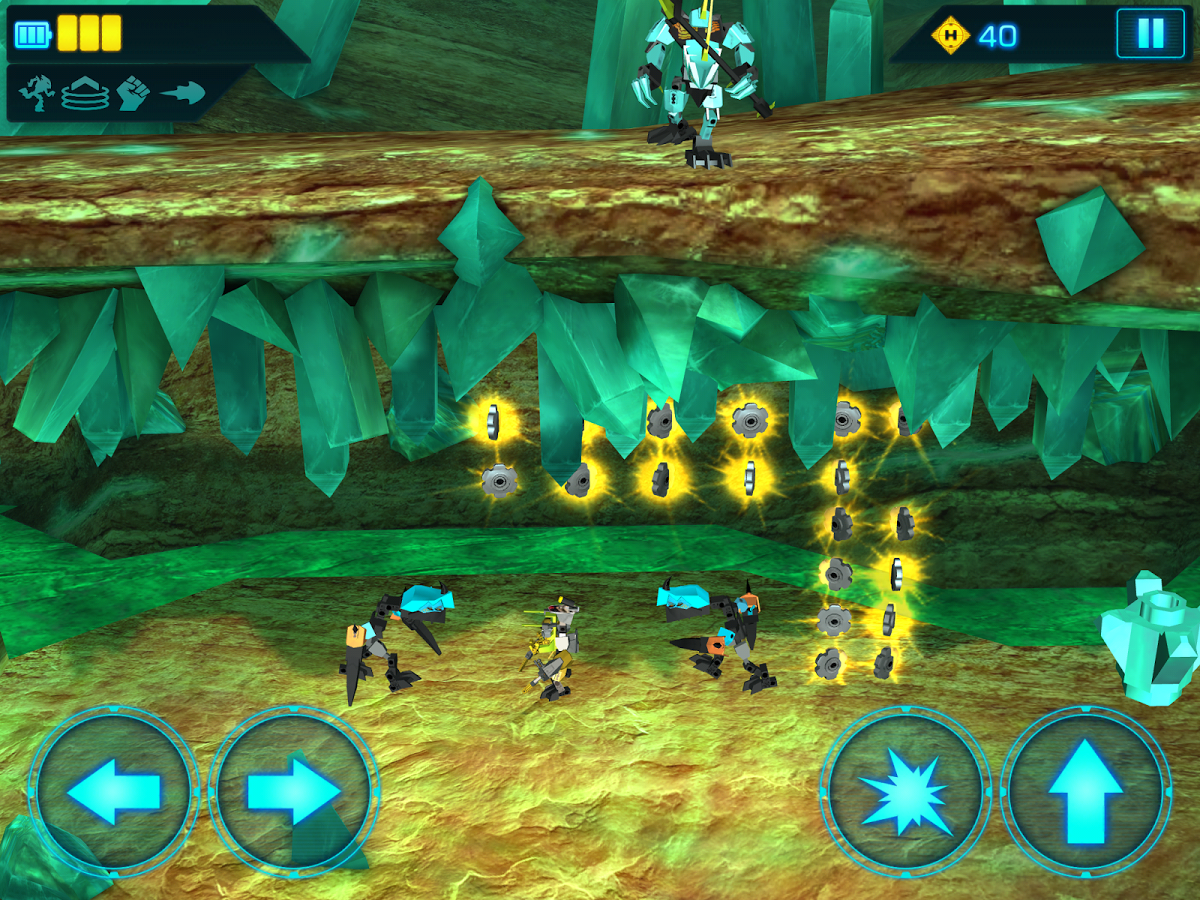The image size is (1200, 900).
Task: Select the fist punch ability icon
Action: point(133,94)
